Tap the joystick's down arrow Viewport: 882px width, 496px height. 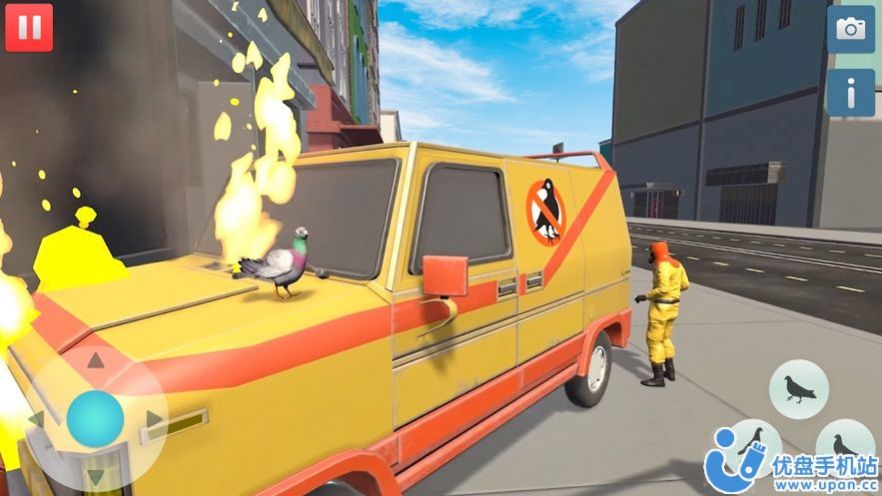(95, 475)
